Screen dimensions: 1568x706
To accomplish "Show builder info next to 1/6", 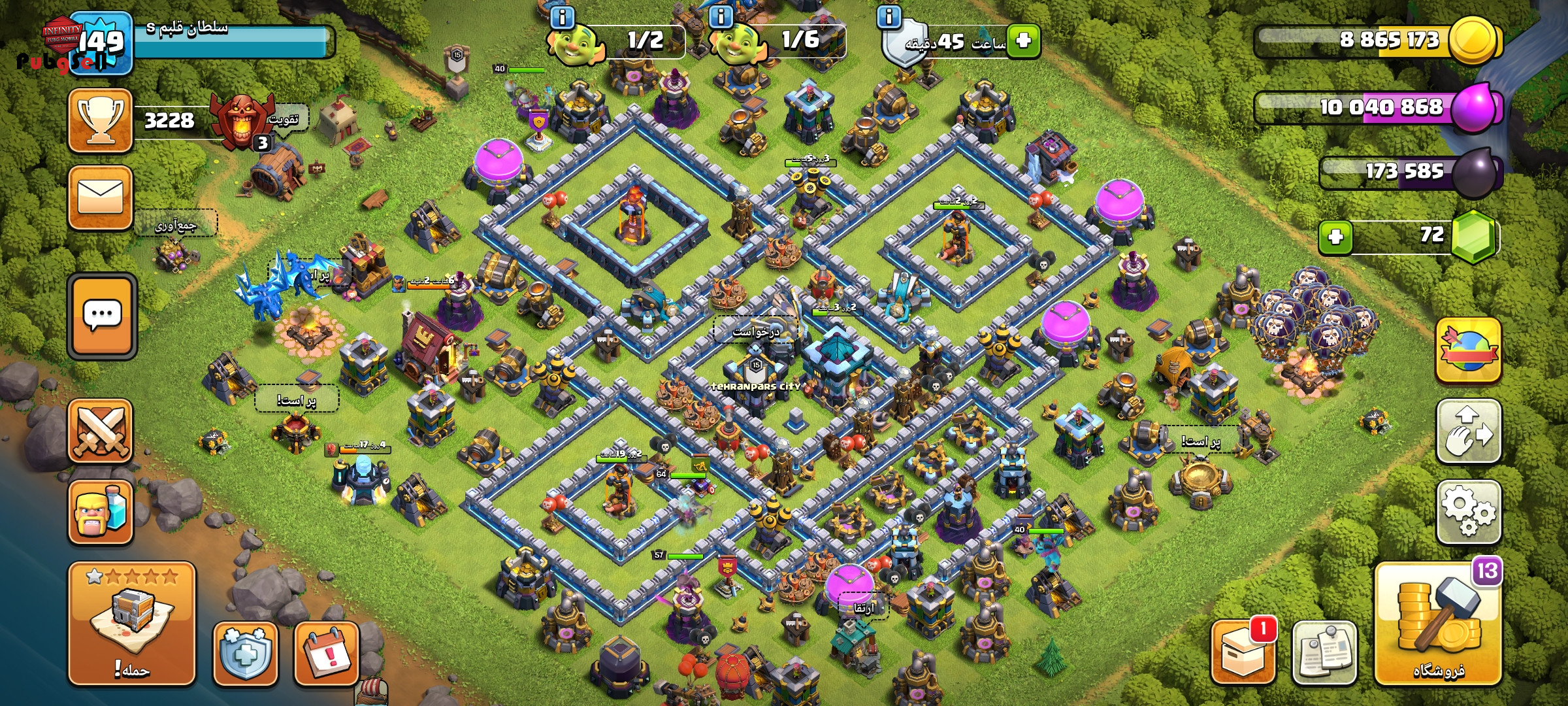I will click(x=721, y=17).
